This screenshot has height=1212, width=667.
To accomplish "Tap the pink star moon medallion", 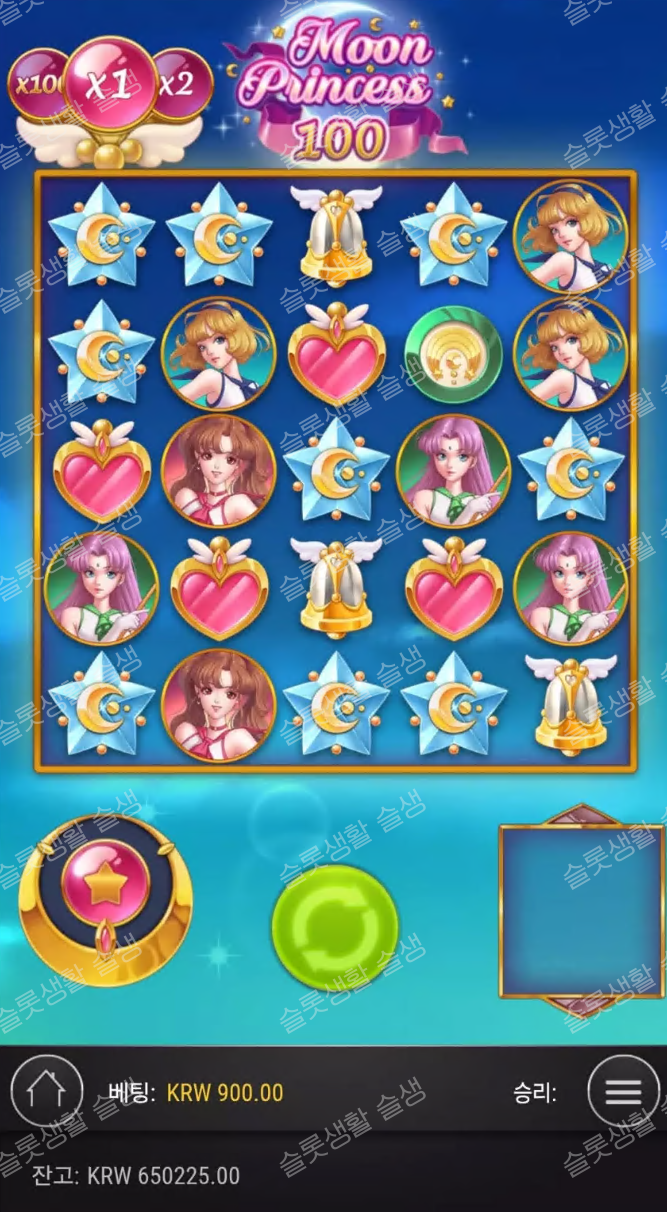I will pos(105,885).
